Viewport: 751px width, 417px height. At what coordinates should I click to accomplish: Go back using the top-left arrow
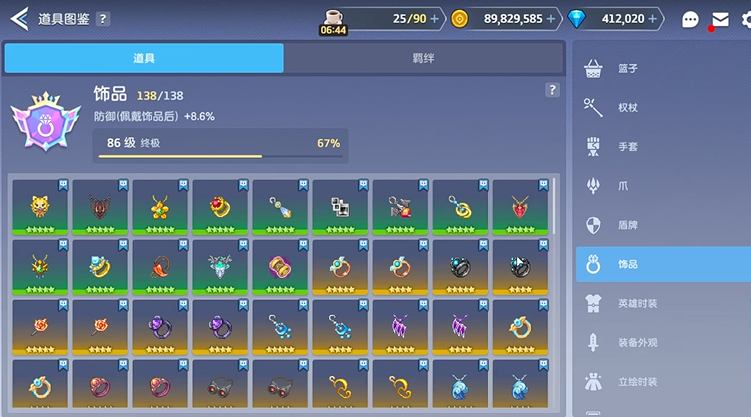pos(17,19)
